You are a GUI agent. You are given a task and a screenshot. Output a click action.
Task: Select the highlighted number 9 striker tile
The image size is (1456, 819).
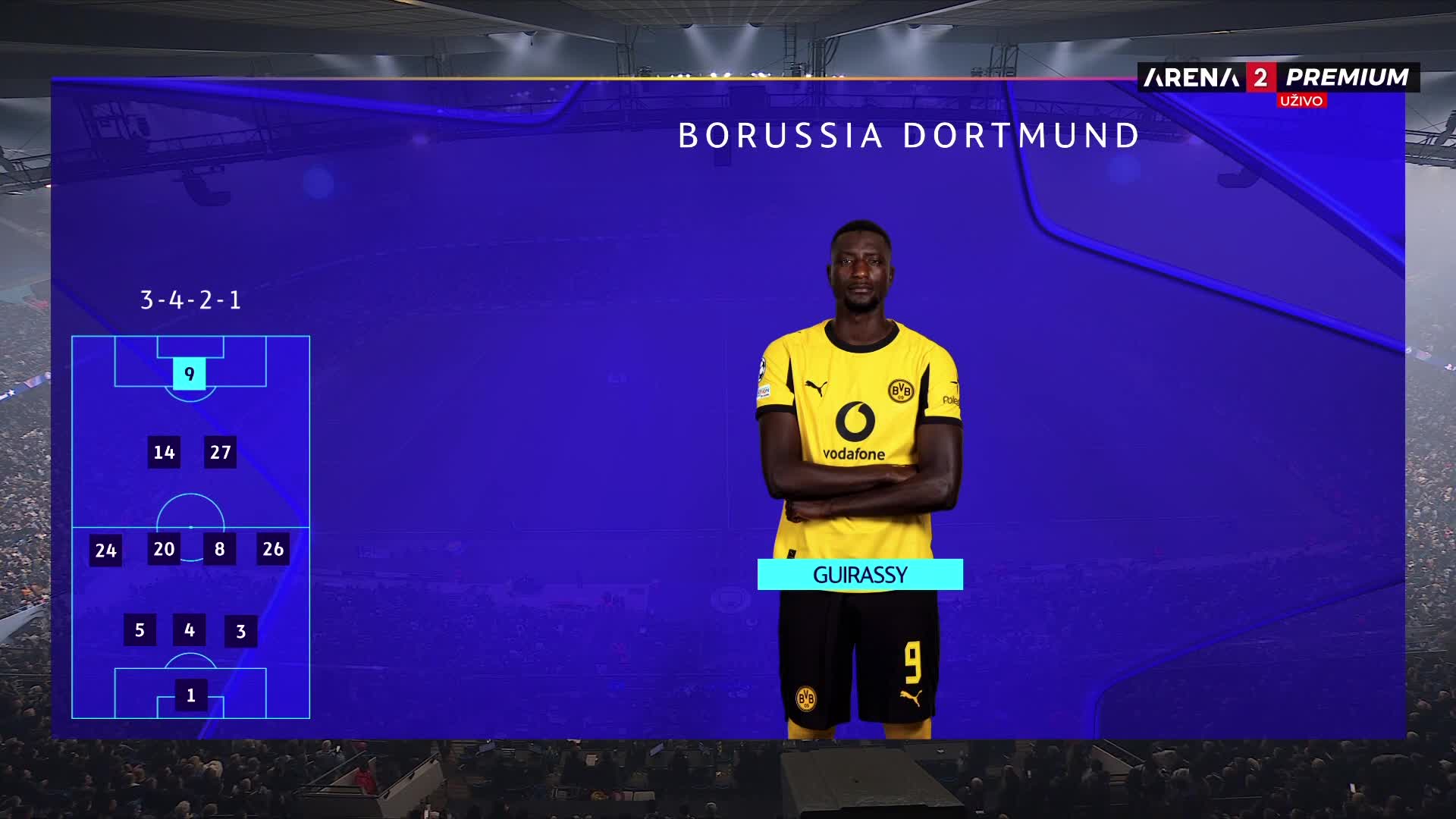(x=190, y=374)
